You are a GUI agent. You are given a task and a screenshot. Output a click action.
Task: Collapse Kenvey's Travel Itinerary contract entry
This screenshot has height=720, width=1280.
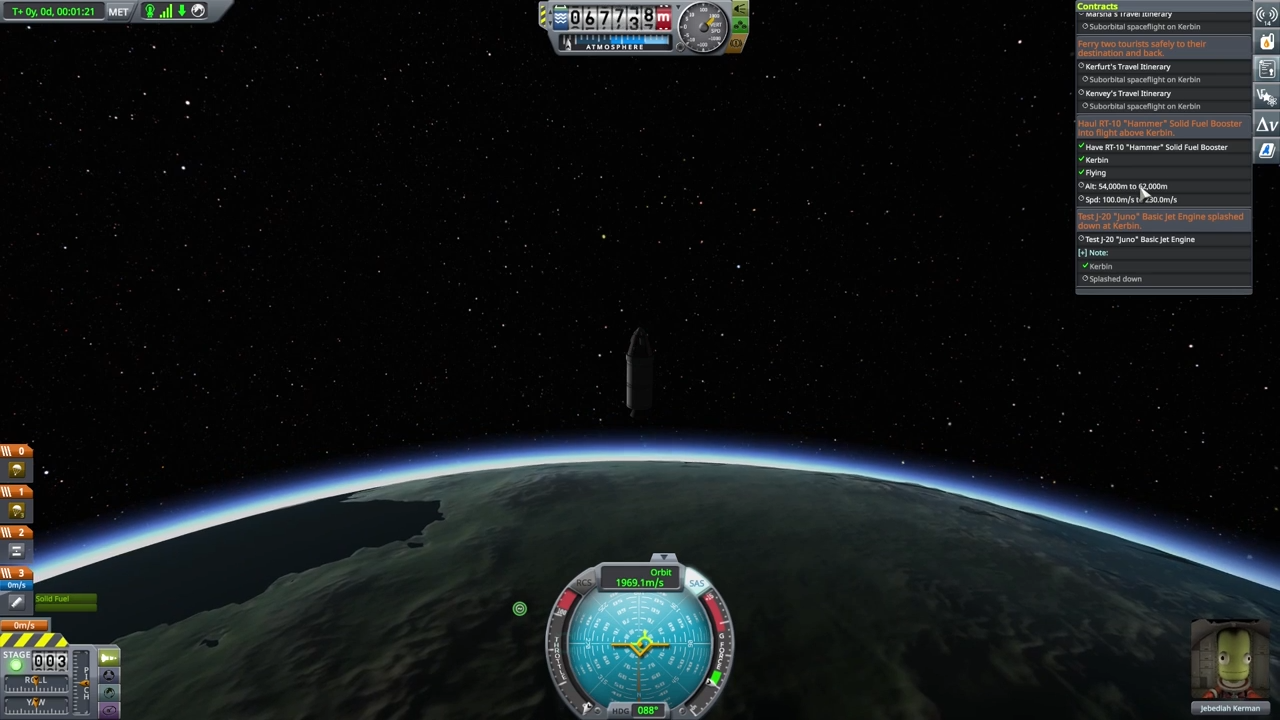(x=1127, y=93)
